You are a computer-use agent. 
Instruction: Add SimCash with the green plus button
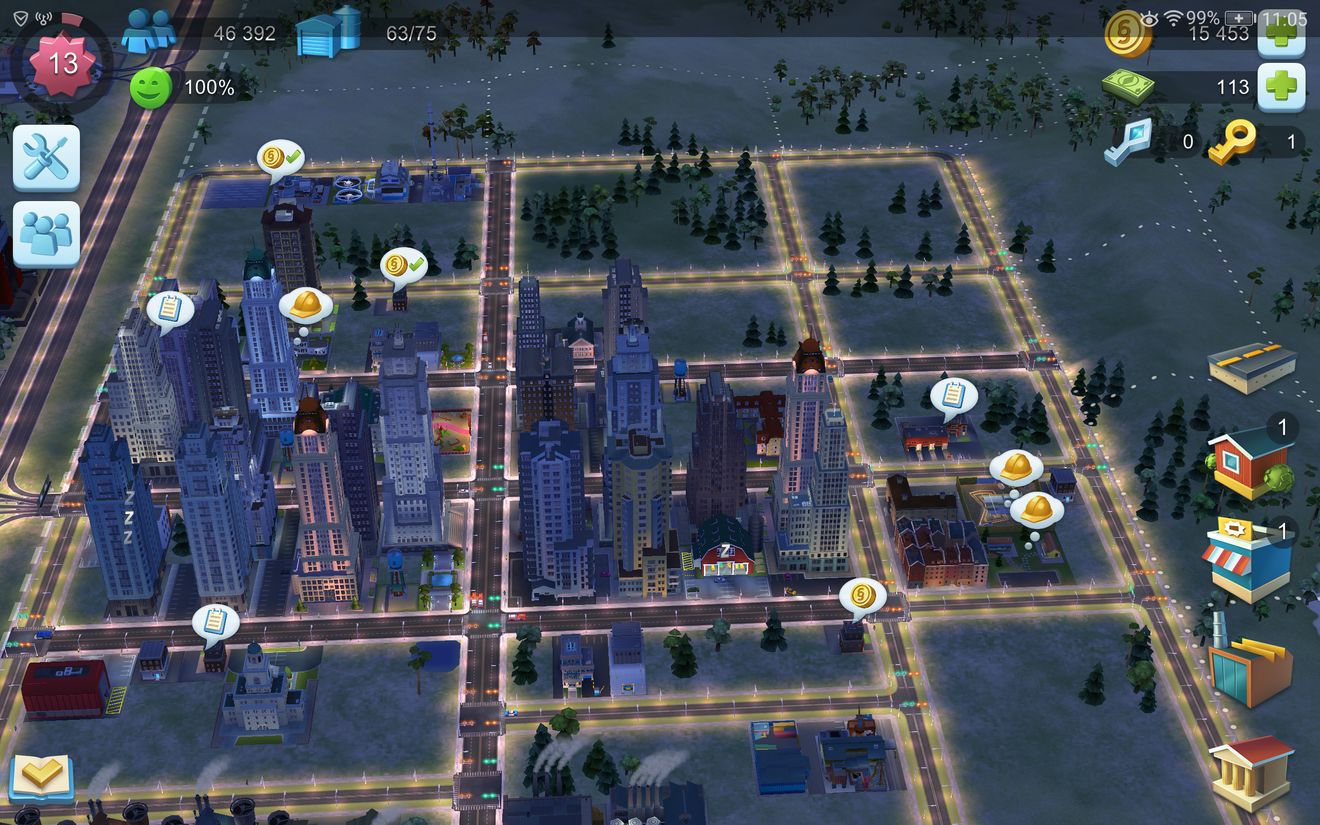[x=1280, y=88]
